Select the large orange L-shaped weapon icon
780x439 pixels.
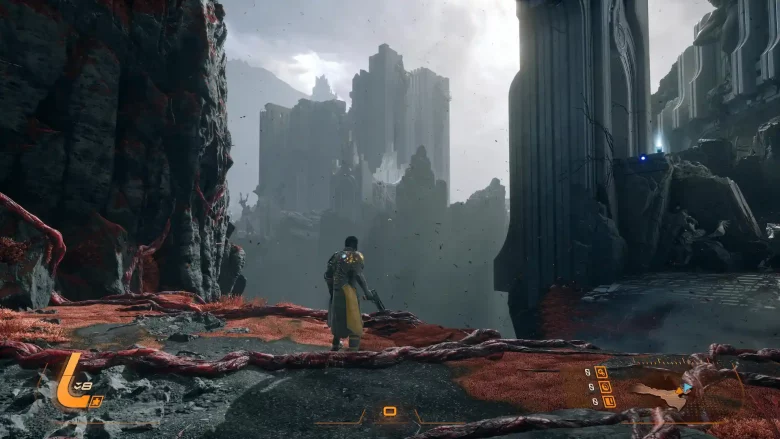pyautogui.click(x=69, y=383)
